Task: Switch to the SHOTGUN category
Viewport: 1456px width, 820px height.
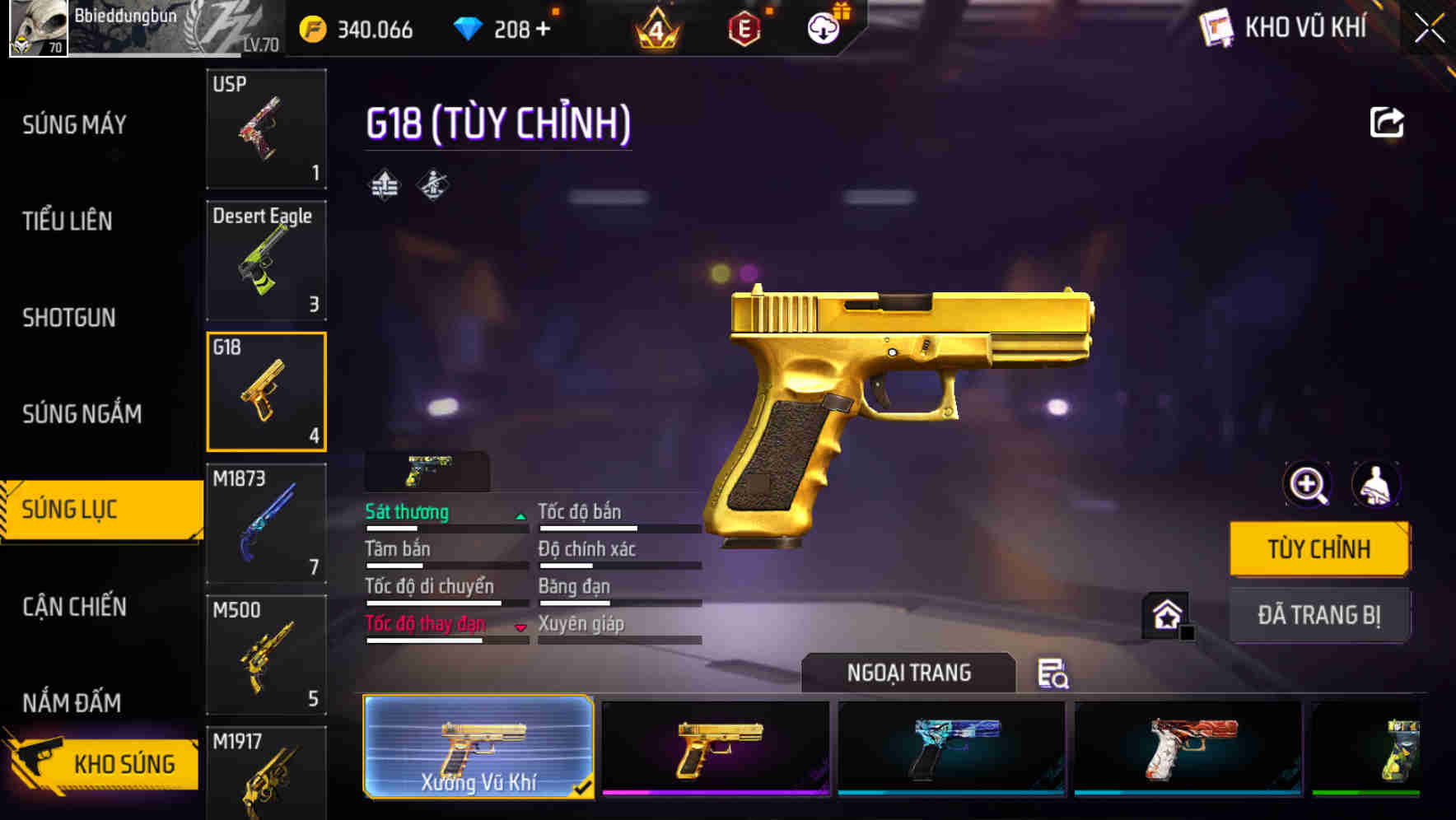Action: coord(68,318)
